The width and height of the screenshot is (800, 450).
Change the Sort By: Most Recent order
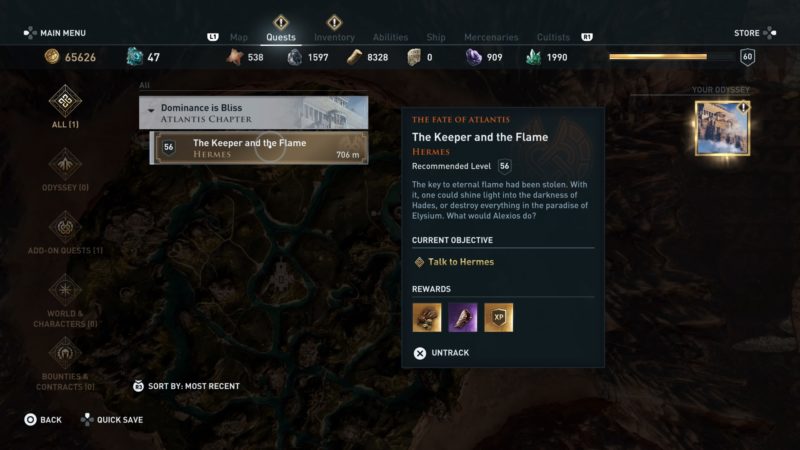coord(187,386)
